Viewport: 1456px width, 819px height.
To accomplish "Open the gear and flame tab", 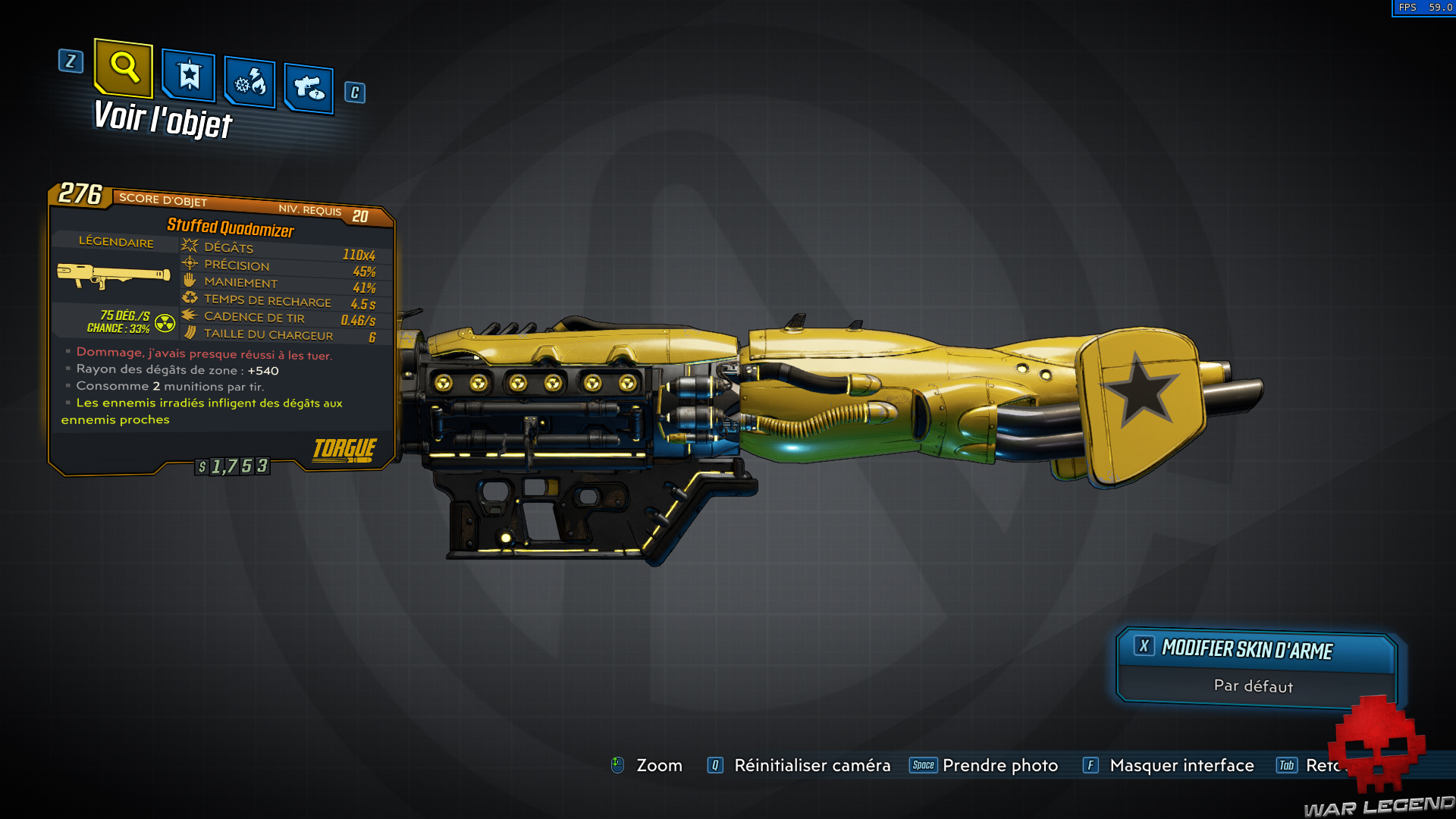I will pos(250,82).
